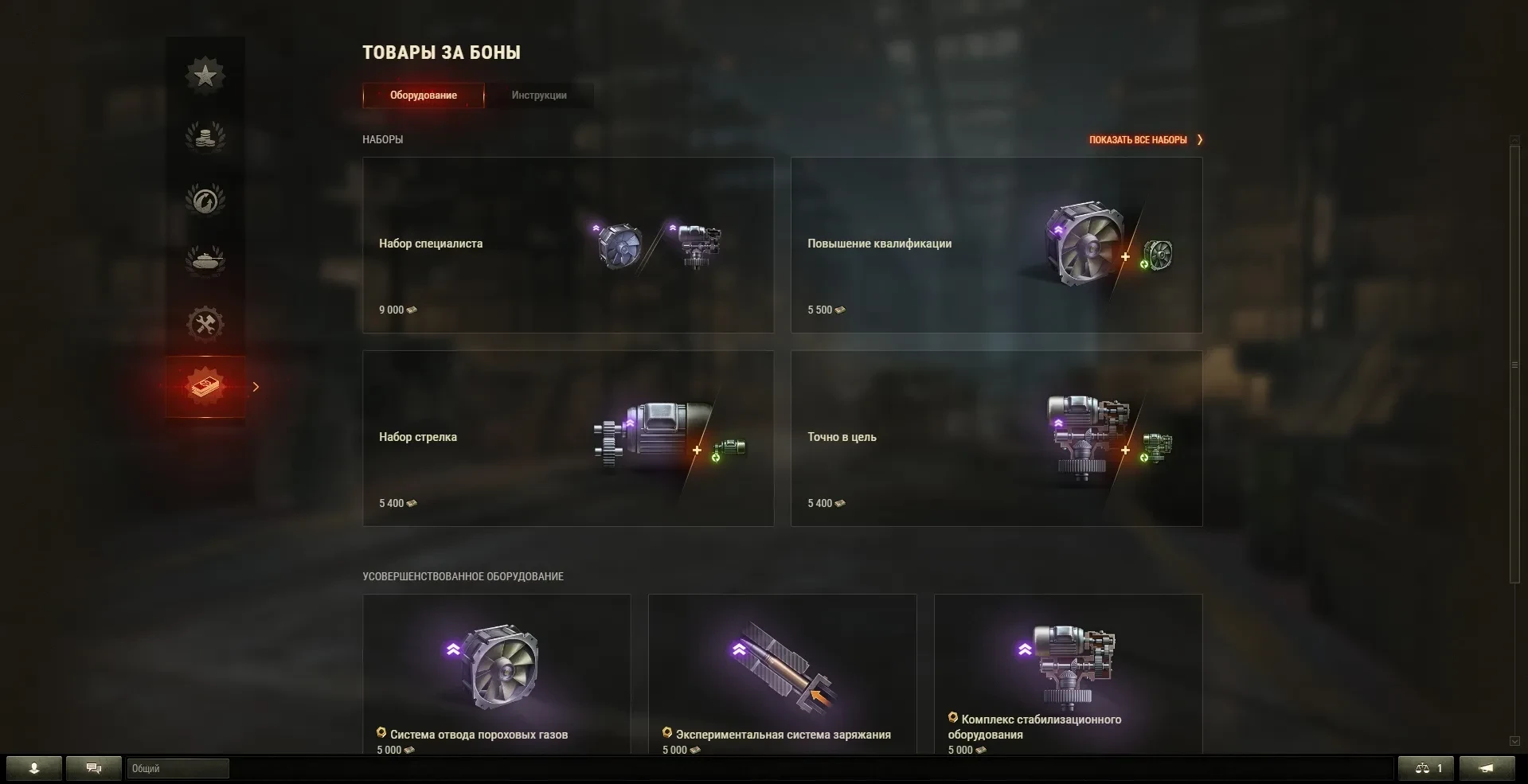The image size is (1528, 784).
Task: Open the star category in sidebar
Action: (x=205, y=76)
